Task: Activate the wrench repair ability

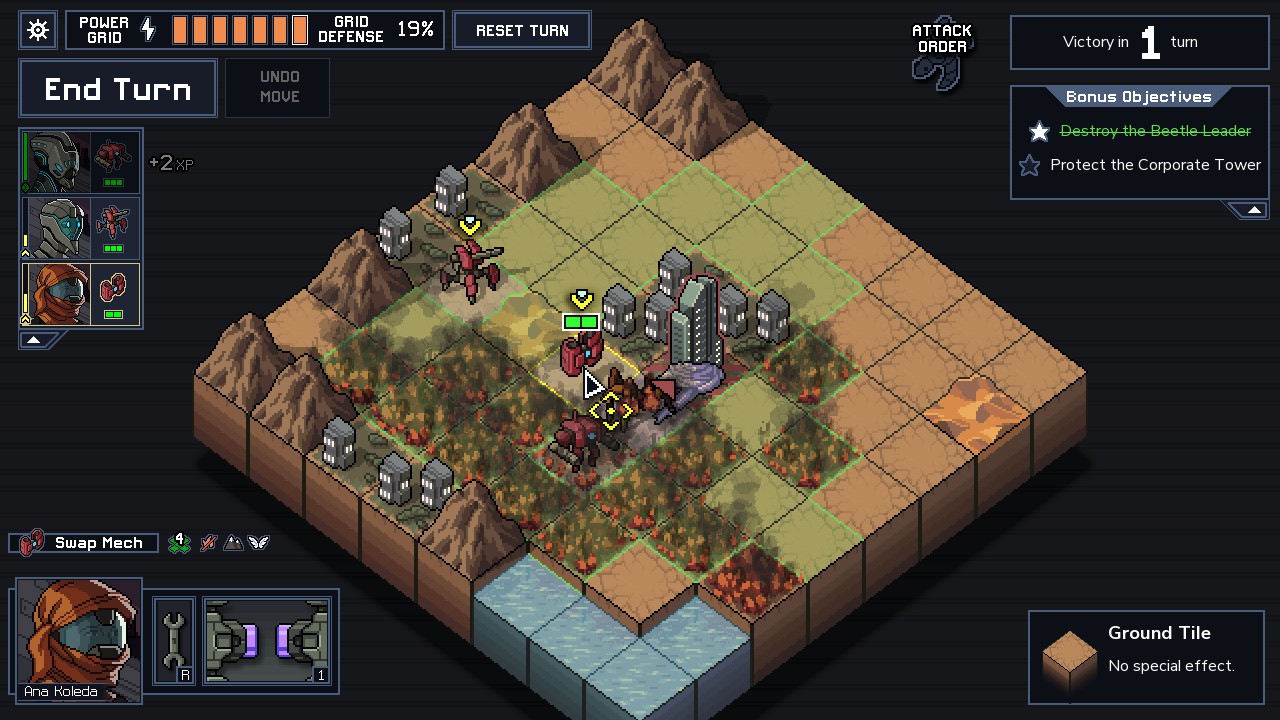Action: pyautogui.click(x=174, y=641)
